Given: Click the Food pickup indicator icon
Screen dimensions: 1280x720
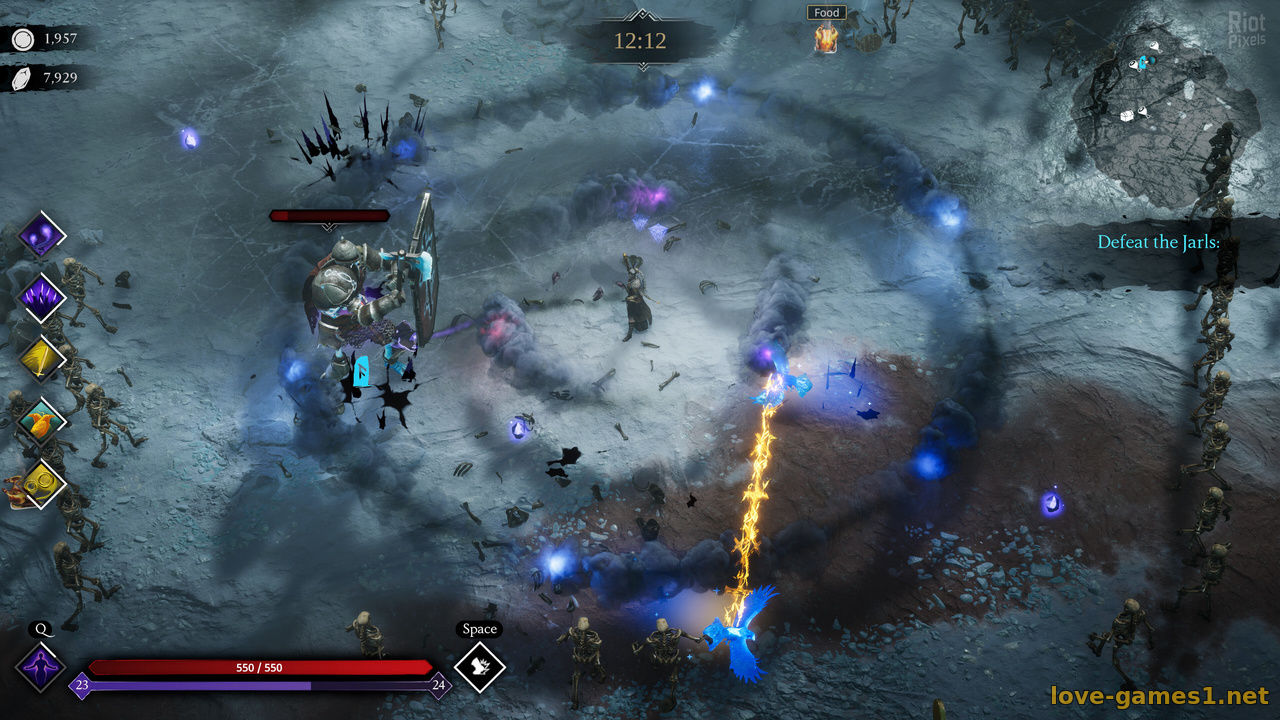Looking at the screenshot, I should (x=826, y=38).
